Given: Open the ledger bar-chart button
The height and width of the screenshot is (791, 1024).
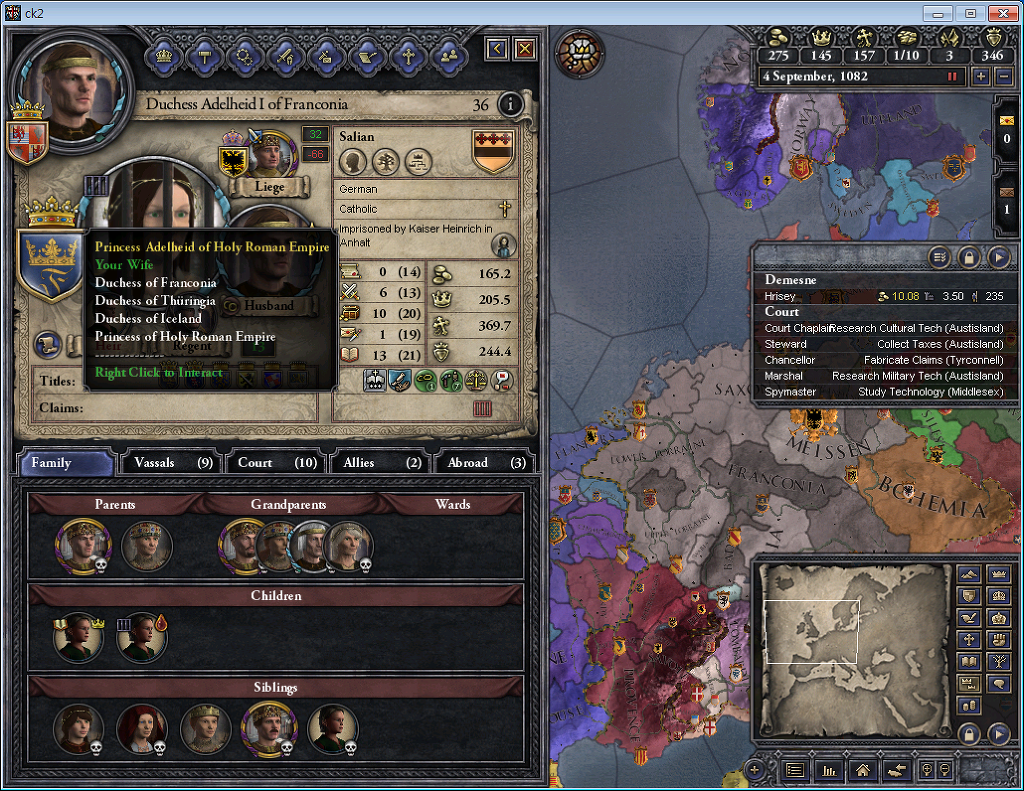Looking at the screenshot, I should coord(828,770).
